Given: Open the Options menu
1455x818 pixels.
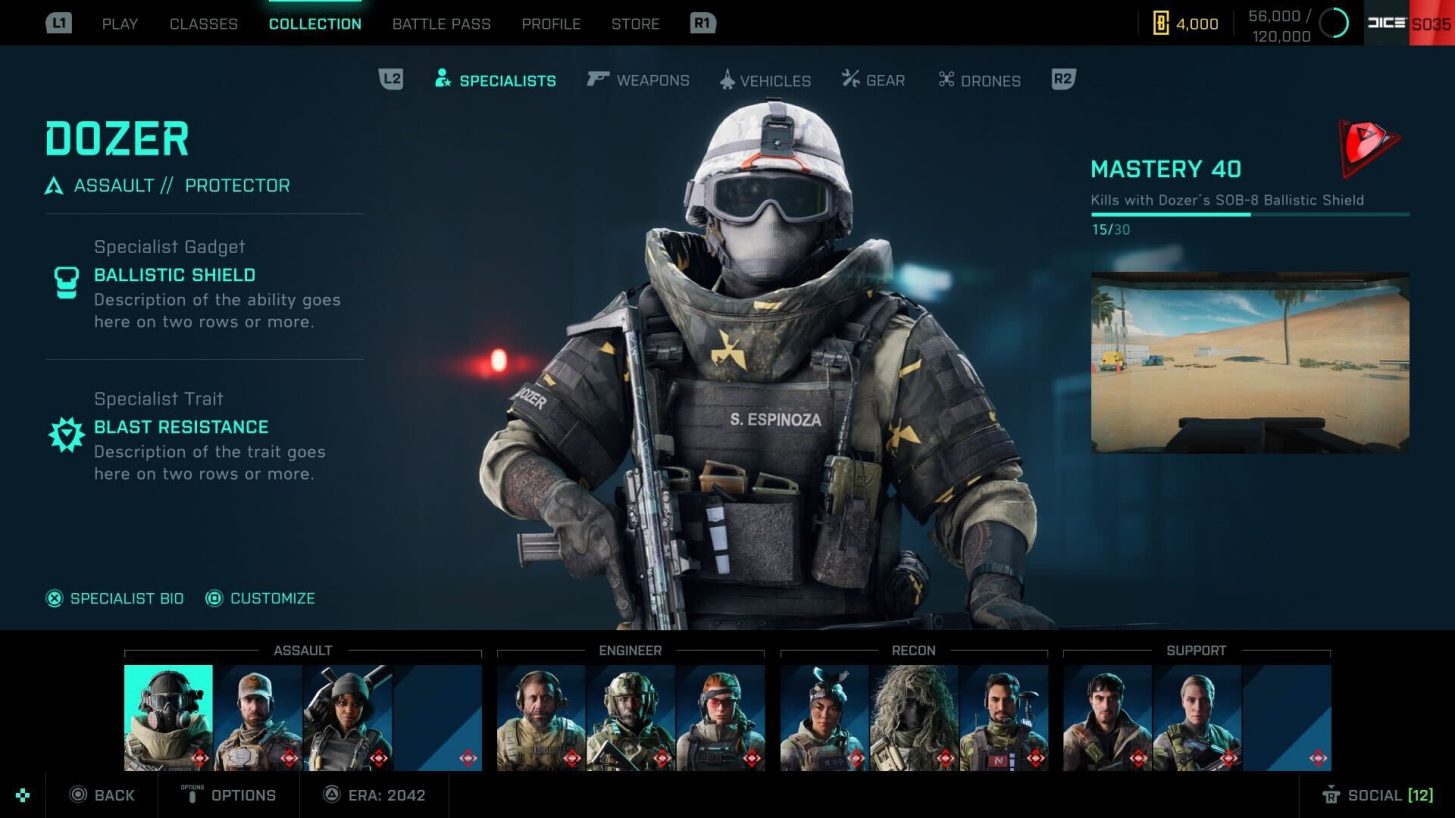Looking at the screenshot, I should 230,795.
